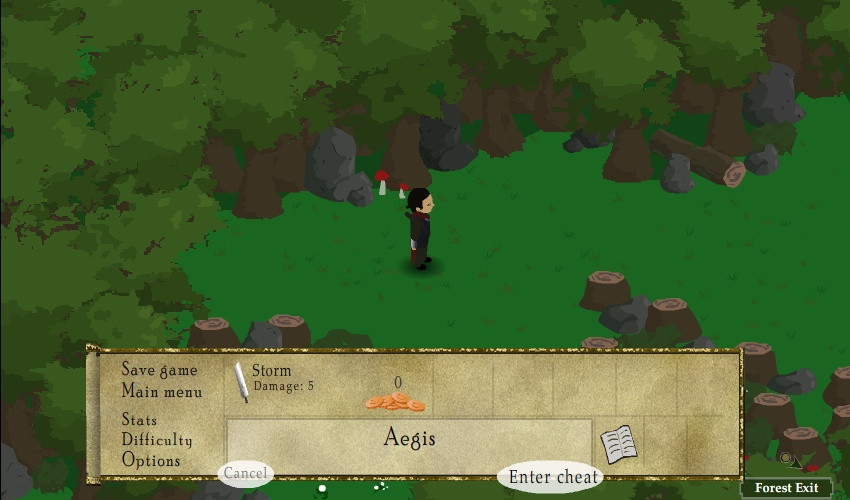Click the gold coins pile
Viewport: 850px width, 500px height.
click(395, 401)
